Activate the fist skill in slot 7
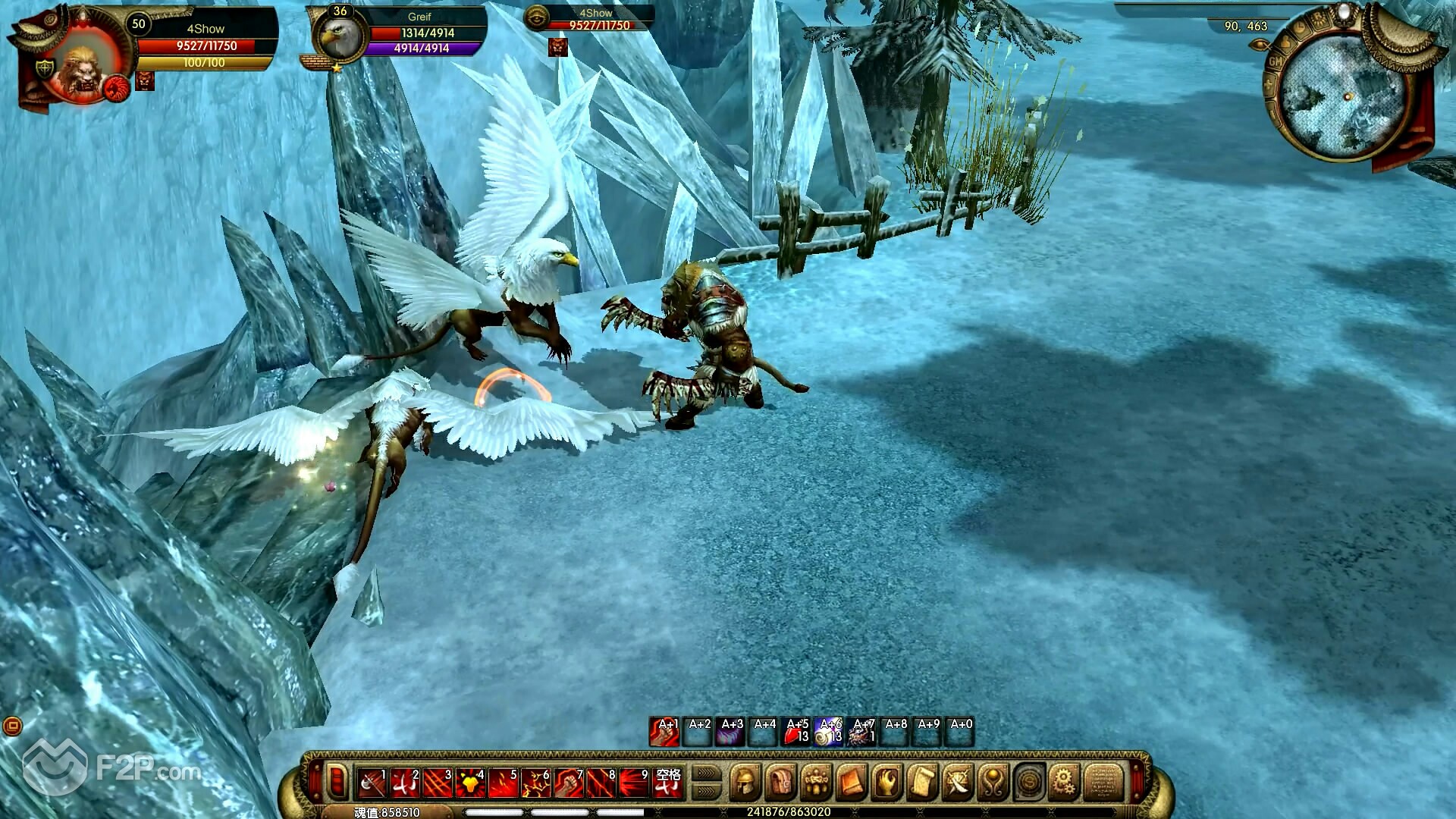 click(569, 783)
